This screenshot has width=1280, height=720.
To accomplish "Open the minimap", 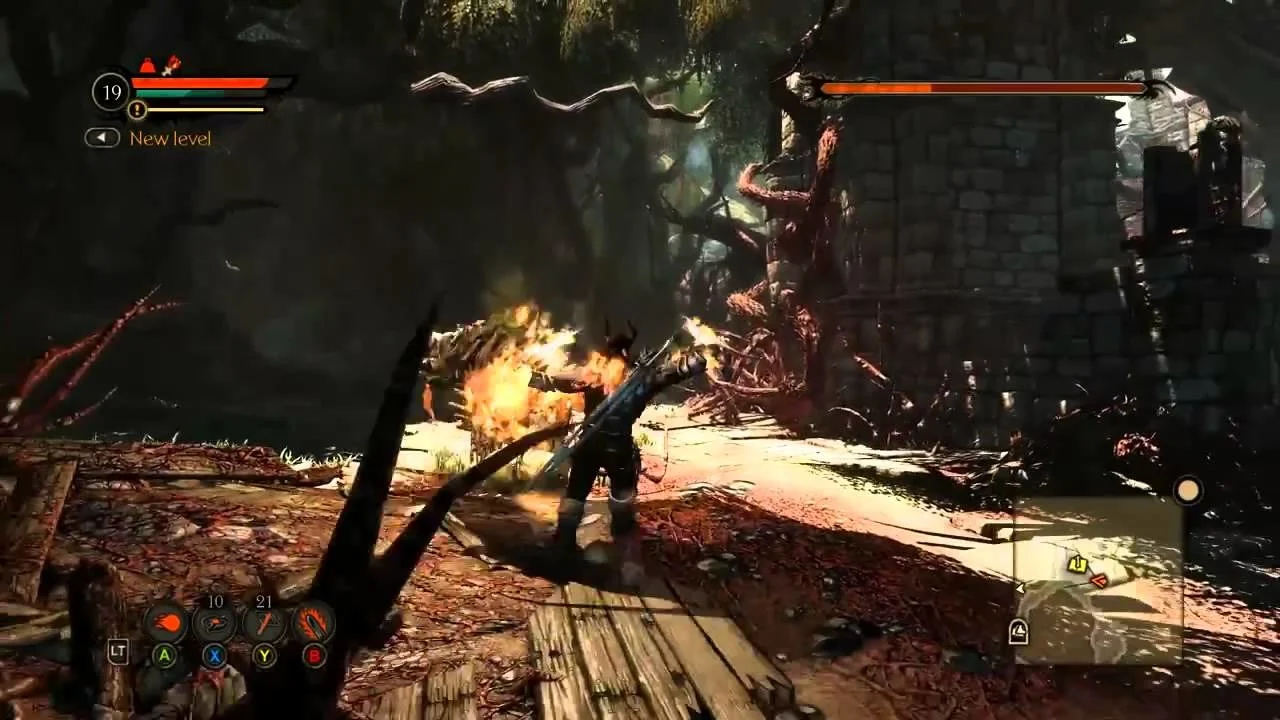I will (x=1098, y=580).
